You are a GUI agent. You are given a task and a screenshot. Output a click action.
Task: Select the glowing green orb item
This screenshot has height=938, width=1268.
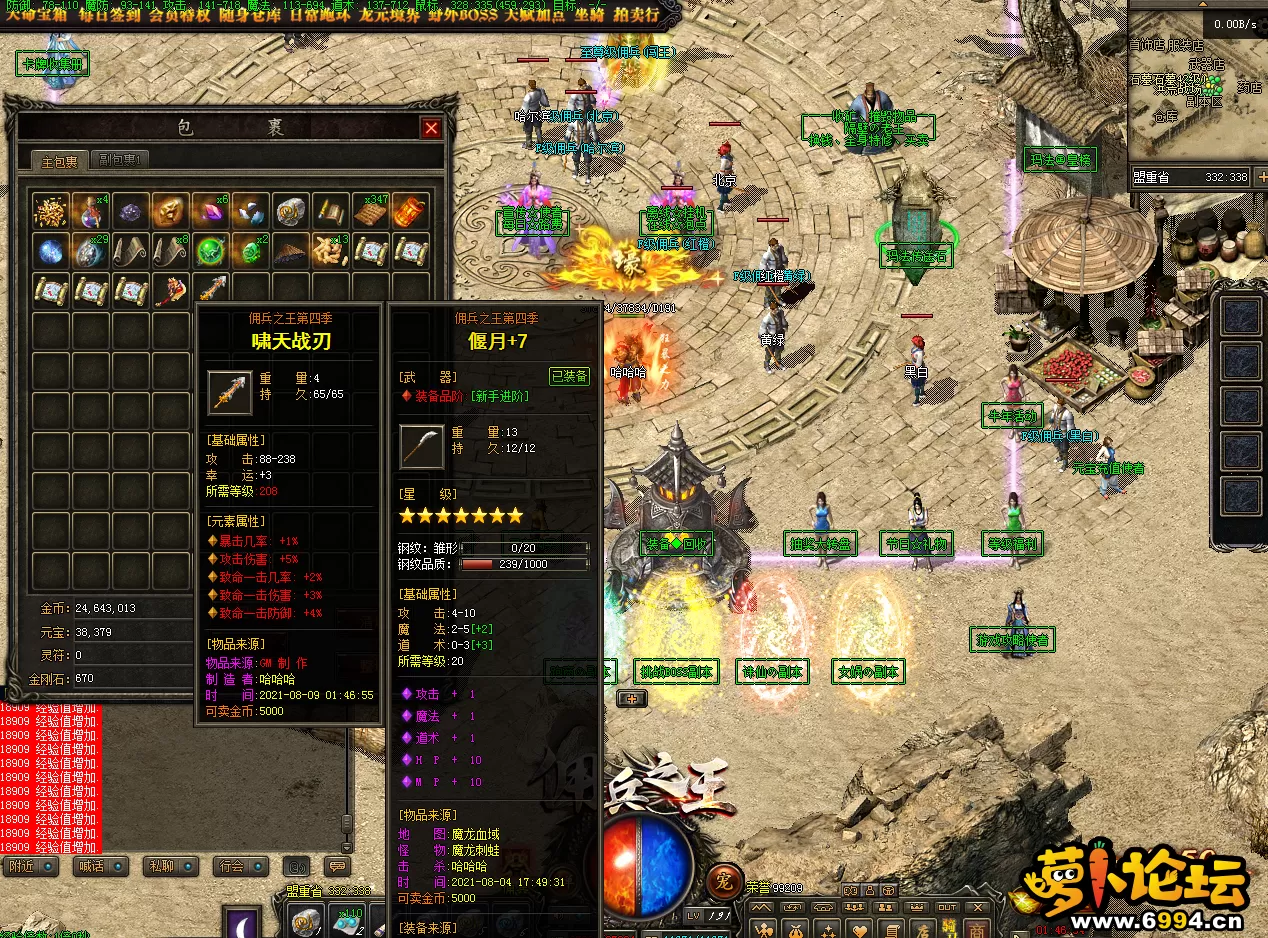[211, 251]
